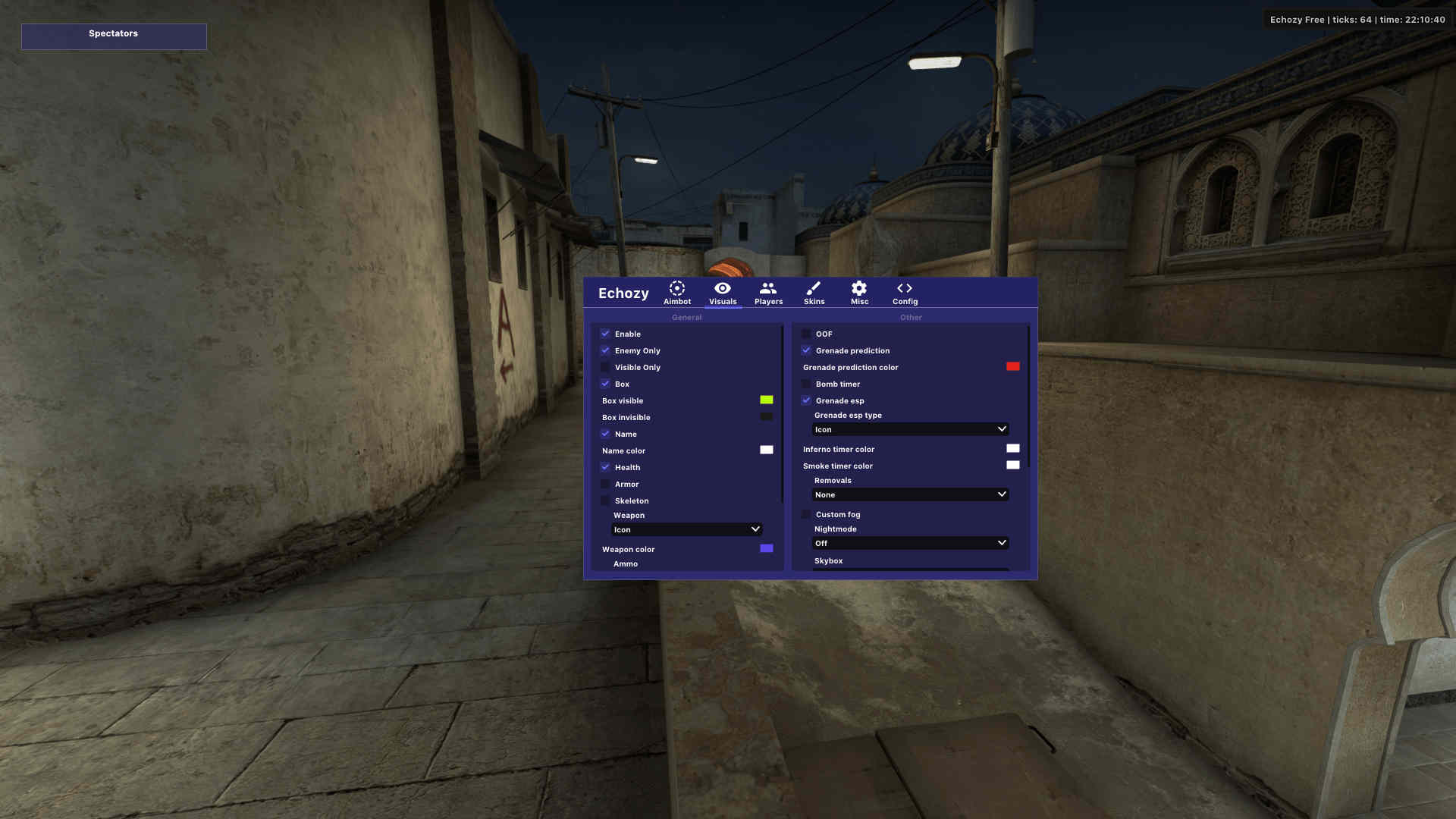The height and width of the screenshot is (819, 1456).
Task: Enable the Bomb timer option
Action: coord(806,384)
